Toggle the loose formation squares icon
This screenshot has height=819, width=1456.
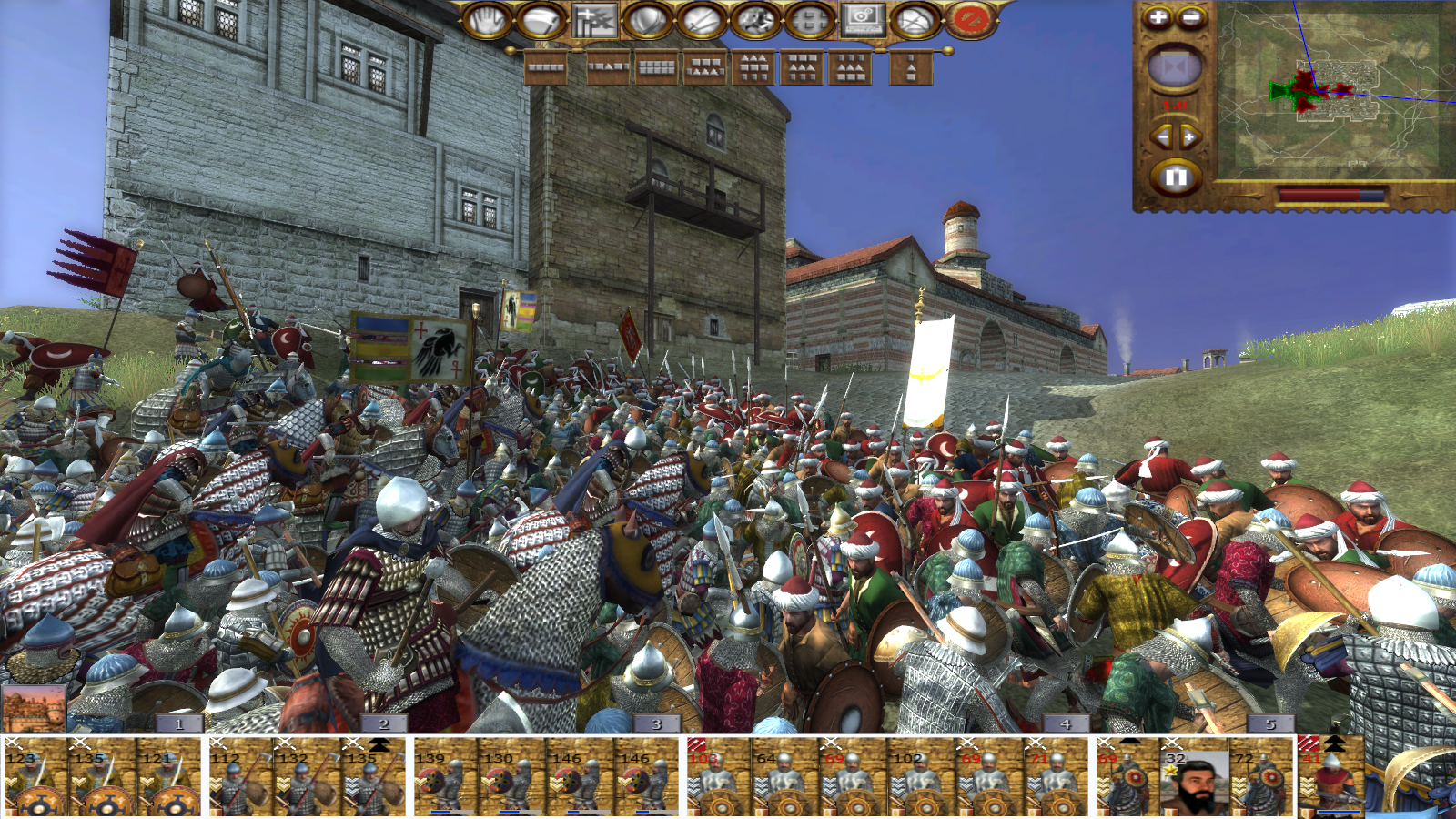click(808, 20)
